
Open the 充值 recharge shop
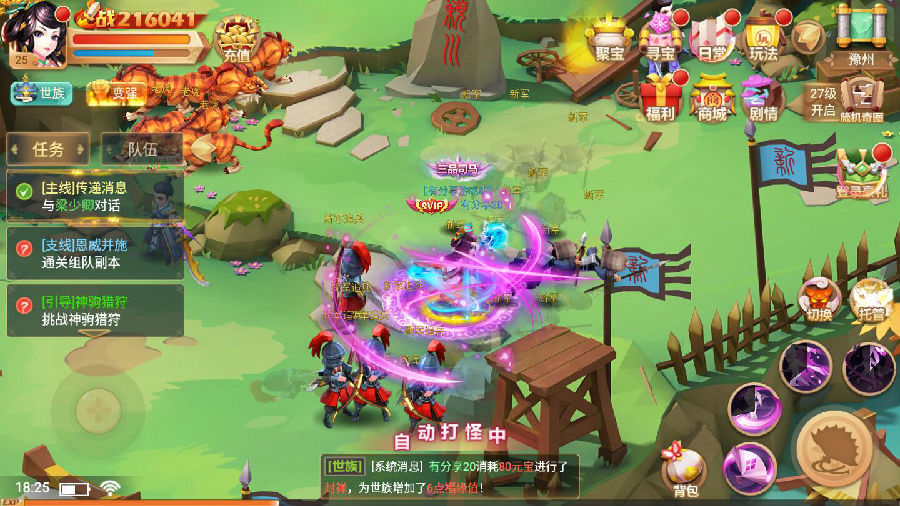(x=236, y=42)
